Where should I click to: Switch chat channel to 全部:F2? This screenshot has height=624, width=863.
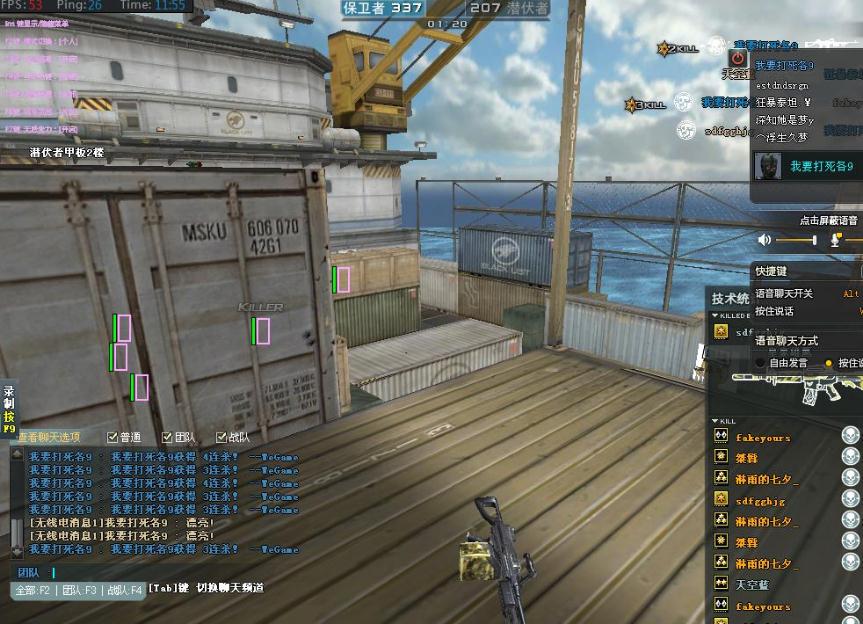32,590
